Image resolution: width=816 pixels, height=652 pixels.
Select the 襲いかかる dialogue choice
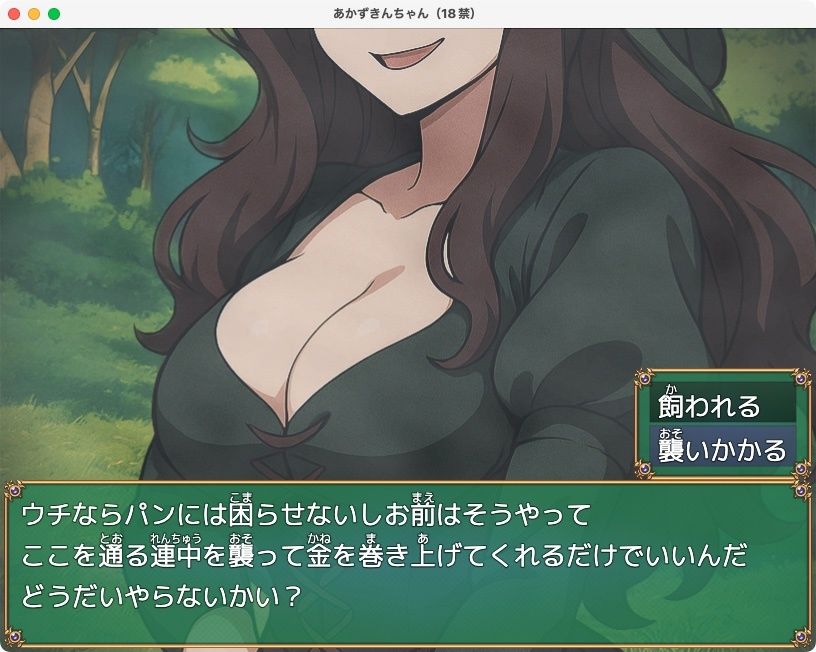tap(722, 449)
